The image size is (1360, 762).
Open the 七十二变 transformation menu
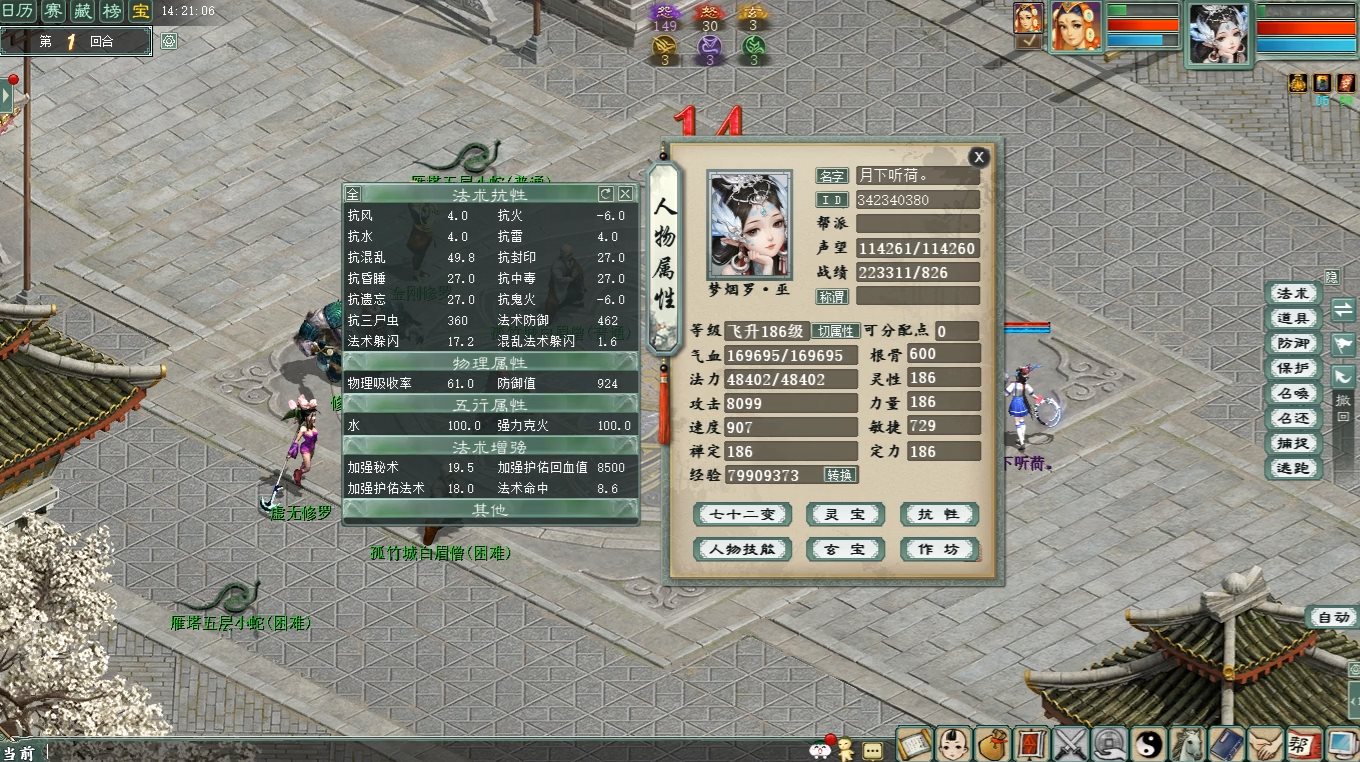[x=742, y=515]
